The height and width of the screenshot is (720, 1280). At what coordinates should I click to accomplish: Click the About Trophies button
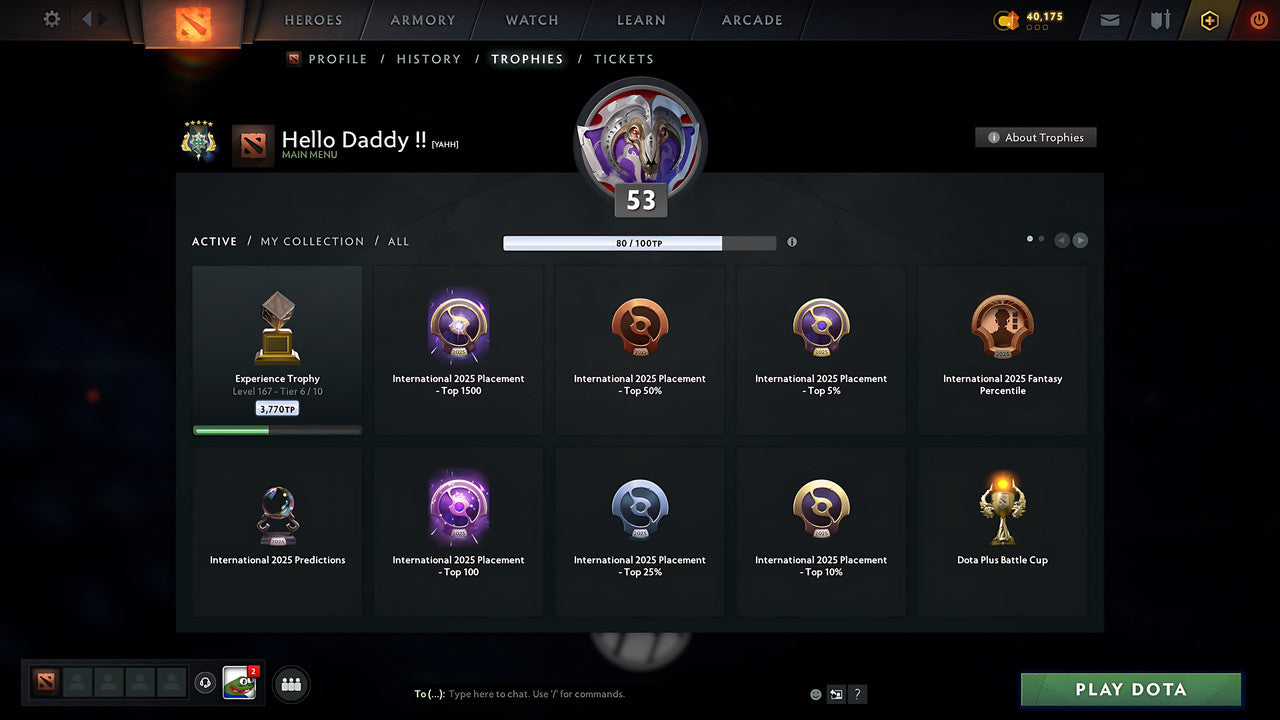click(x=1036, y=137)
